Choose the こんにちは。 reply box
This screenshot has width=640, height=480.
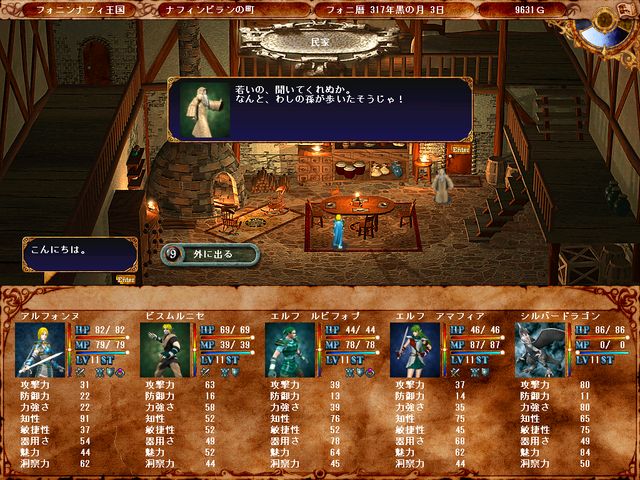(78, 254)
